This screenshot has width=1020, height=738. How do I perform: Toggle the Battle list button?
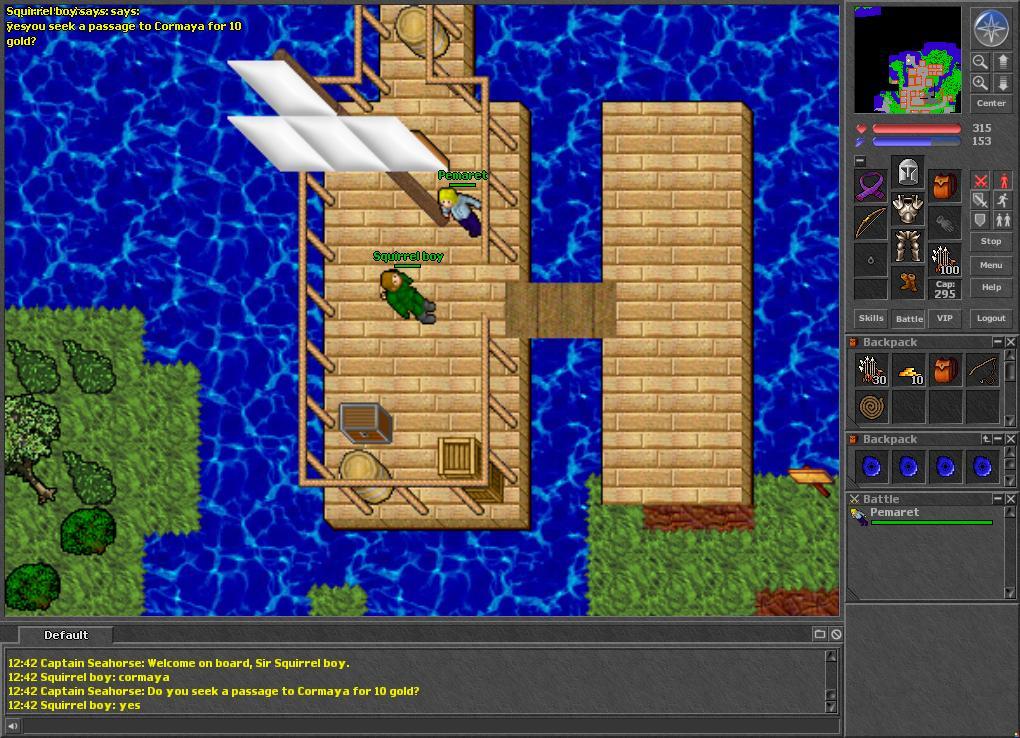[908, 318]
